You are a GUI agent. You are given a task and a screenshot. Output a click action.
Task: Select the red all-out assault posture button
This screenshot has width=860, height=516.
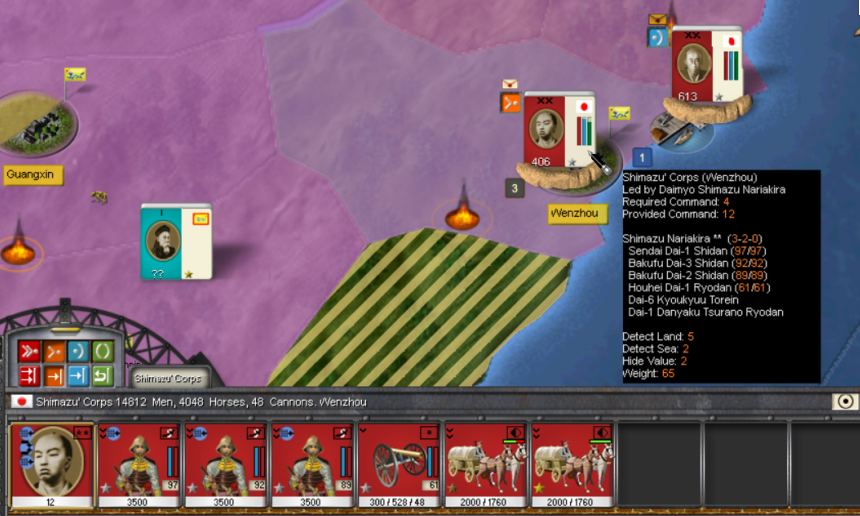28,351
